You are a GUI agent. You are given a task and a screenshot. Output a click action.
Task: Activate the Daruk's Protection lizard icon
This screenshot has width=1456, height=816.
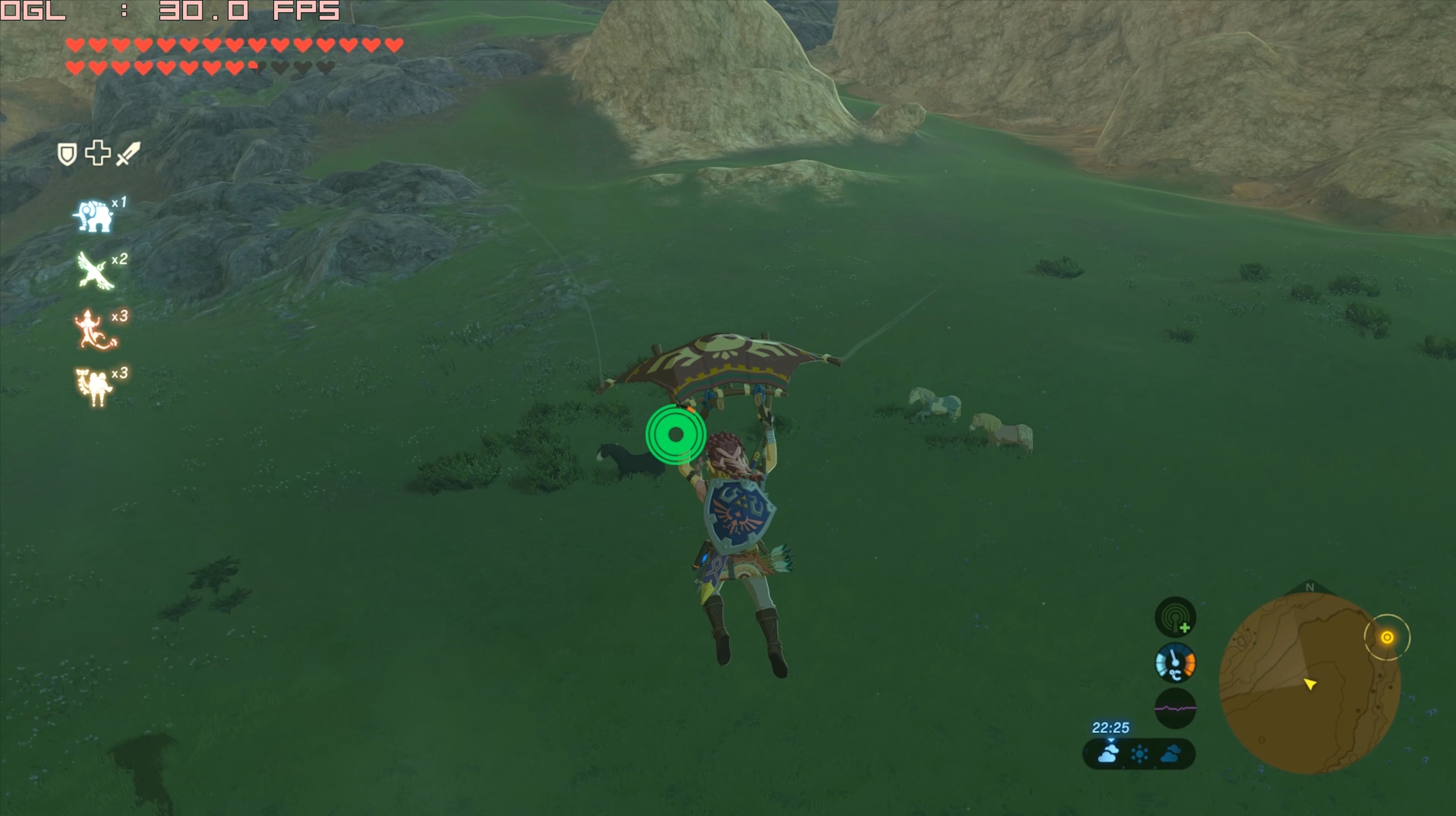point(94,330)
